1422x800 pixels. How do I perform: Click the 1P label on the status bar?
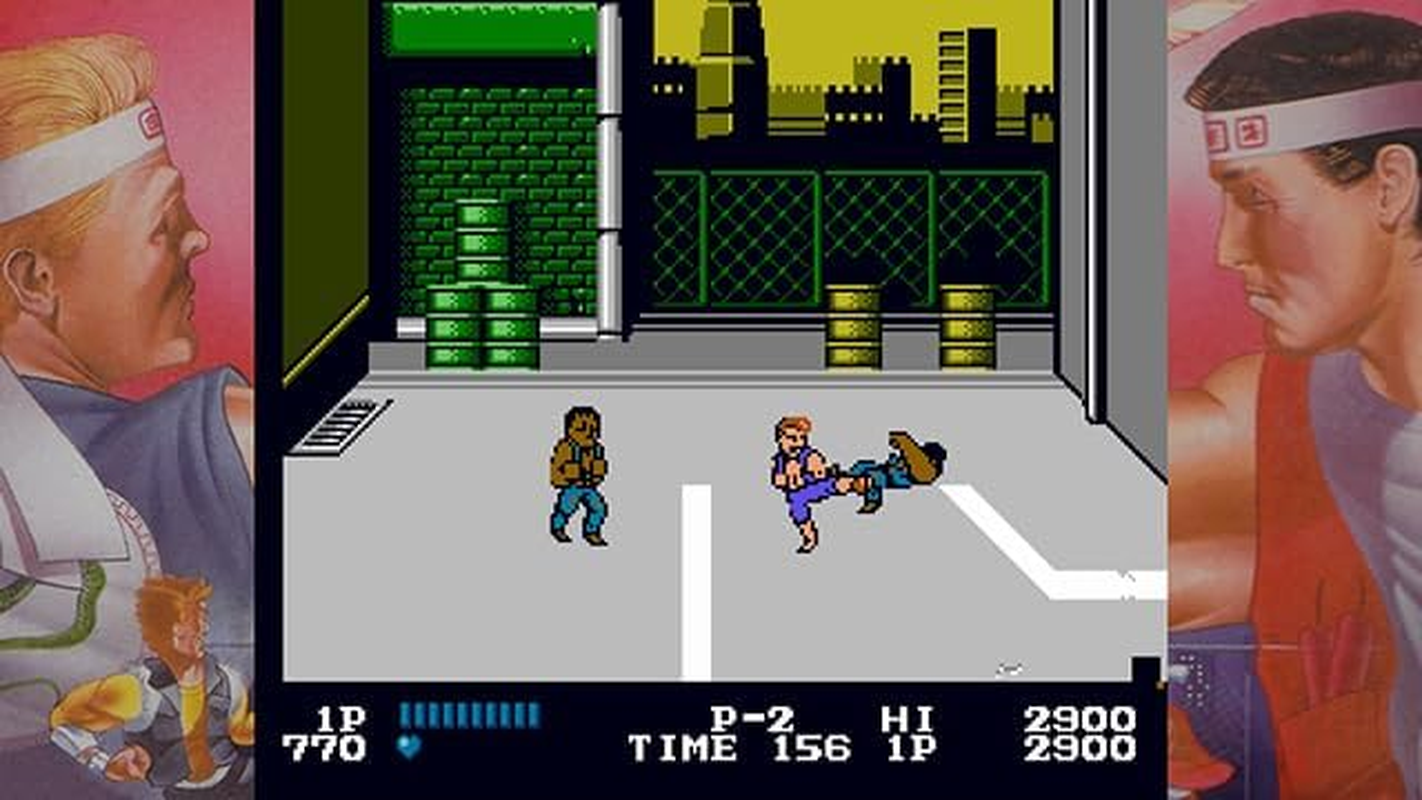click(340, 716)
